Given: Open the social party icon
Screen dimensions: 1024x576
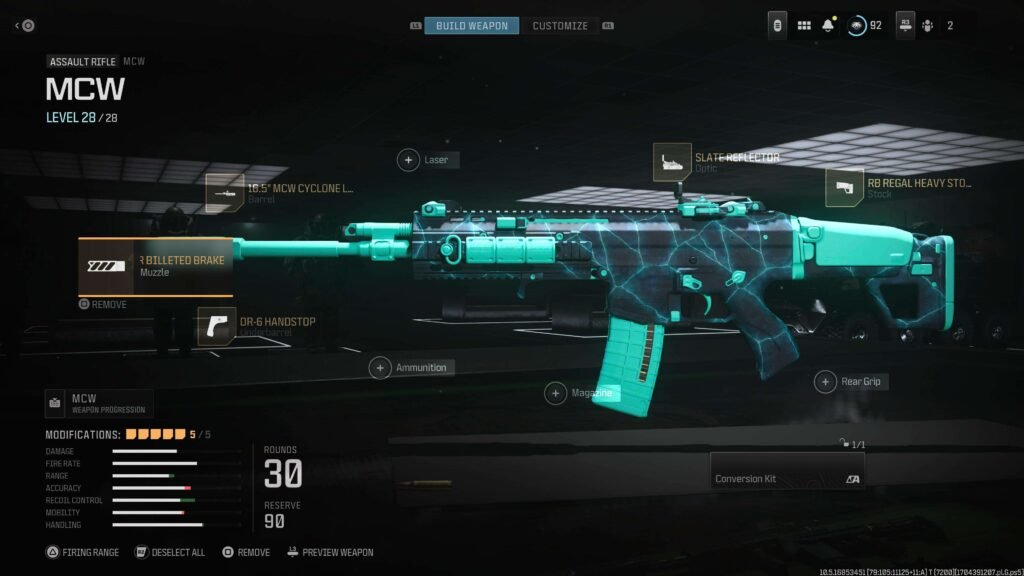Looking at the screenshot, I should (926, 25).
